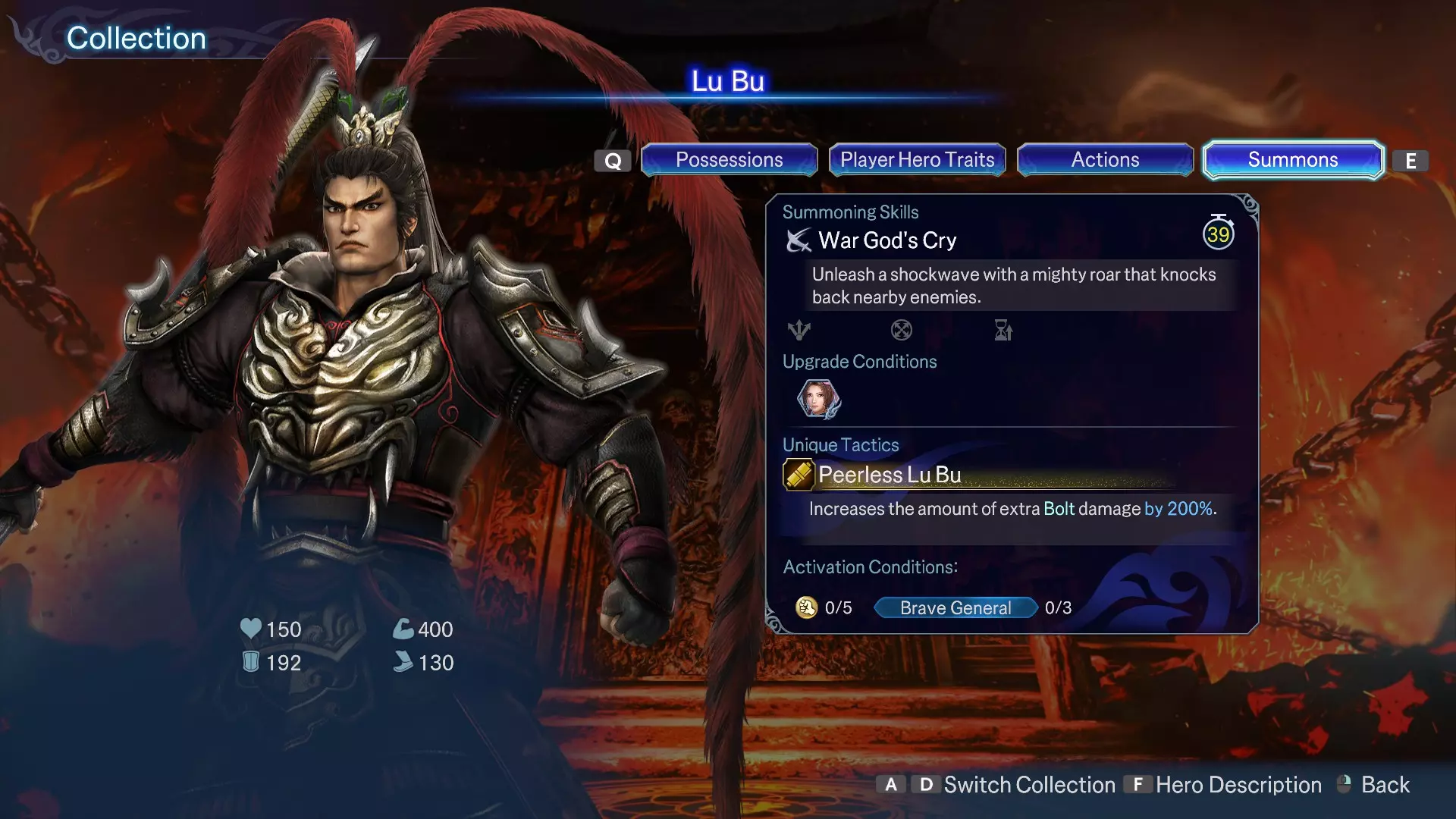Select the Summons tab
The height and width of the screenshot is (819, 1456).
1293,160
